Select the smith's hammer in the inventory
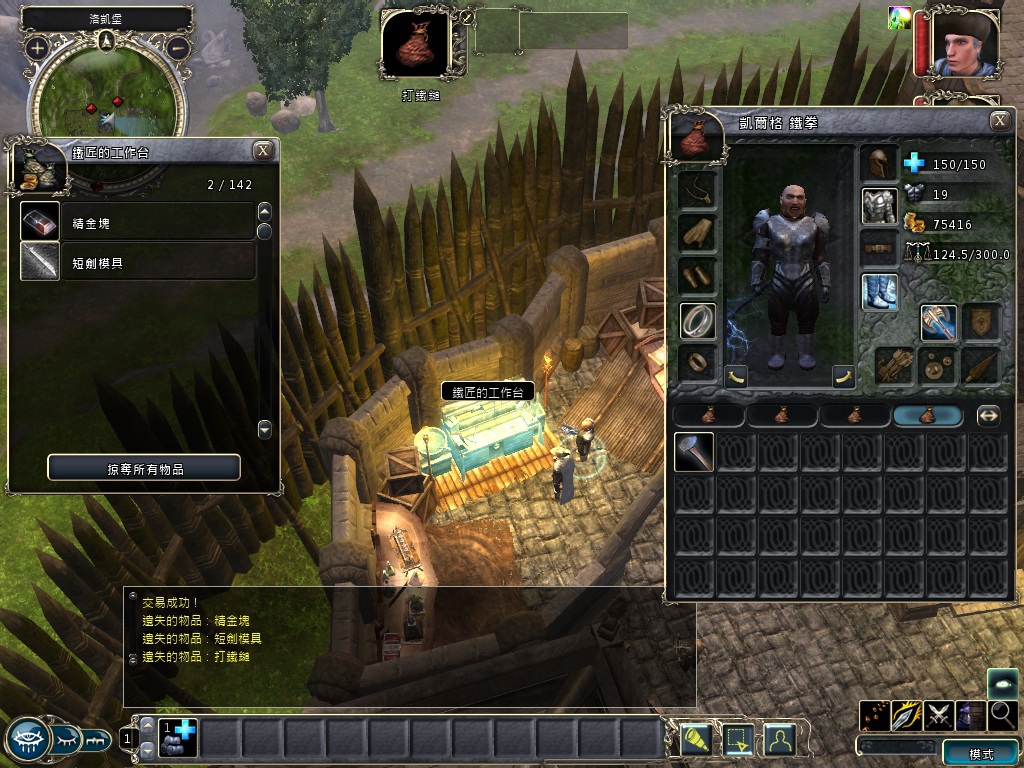 [x=694, y=452]
